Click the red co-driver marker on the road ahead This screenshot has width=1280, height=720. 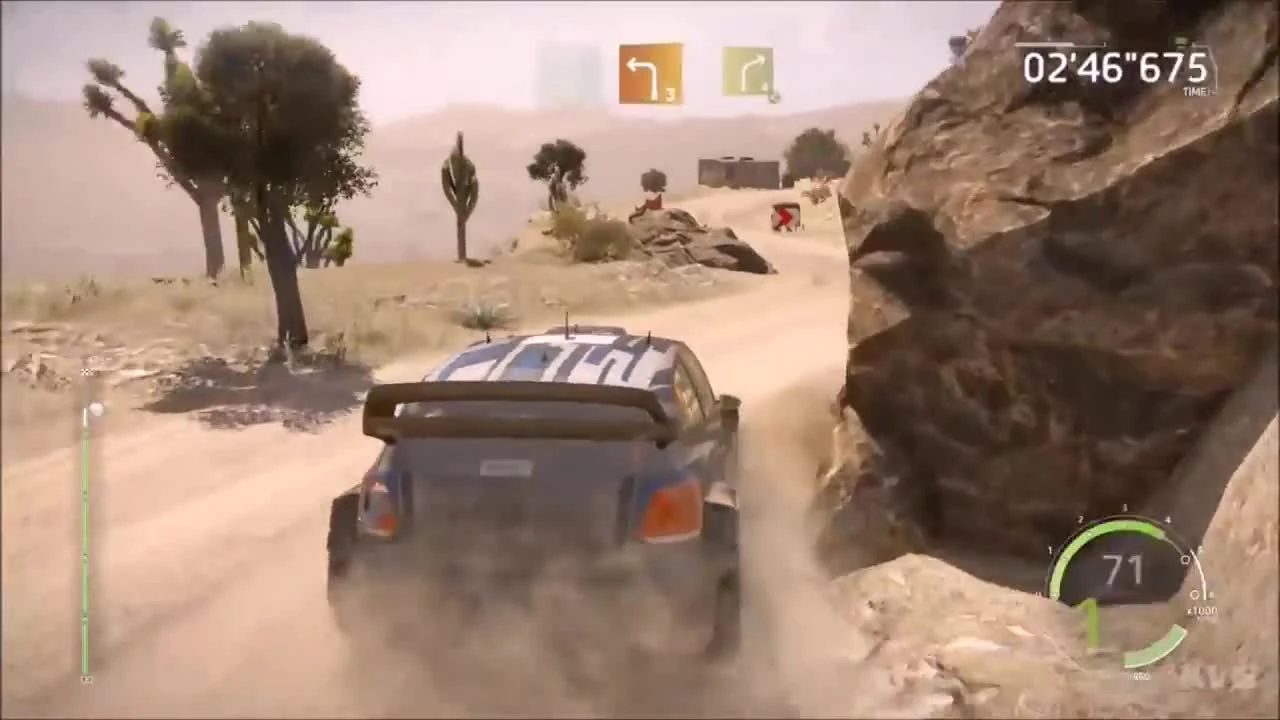pyautogui.click(x=786, y=218)
